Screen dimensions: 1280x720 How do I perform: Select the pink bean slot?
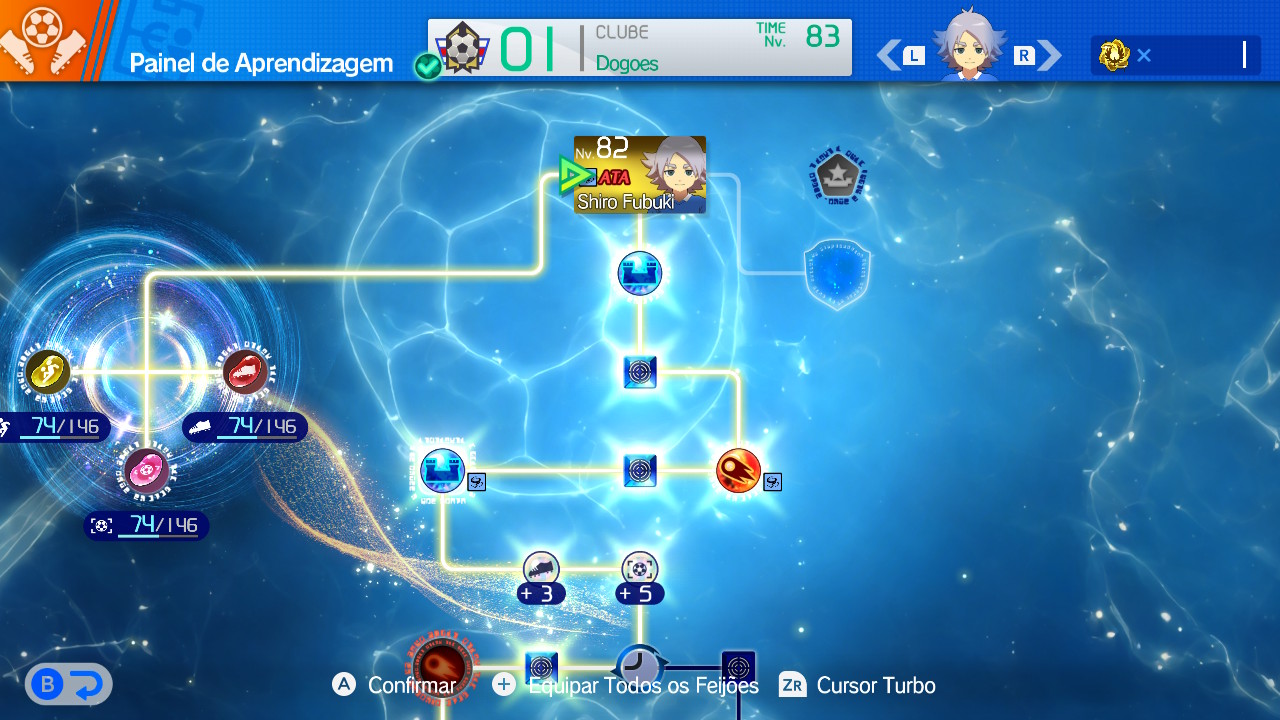[x=146, y=470]
